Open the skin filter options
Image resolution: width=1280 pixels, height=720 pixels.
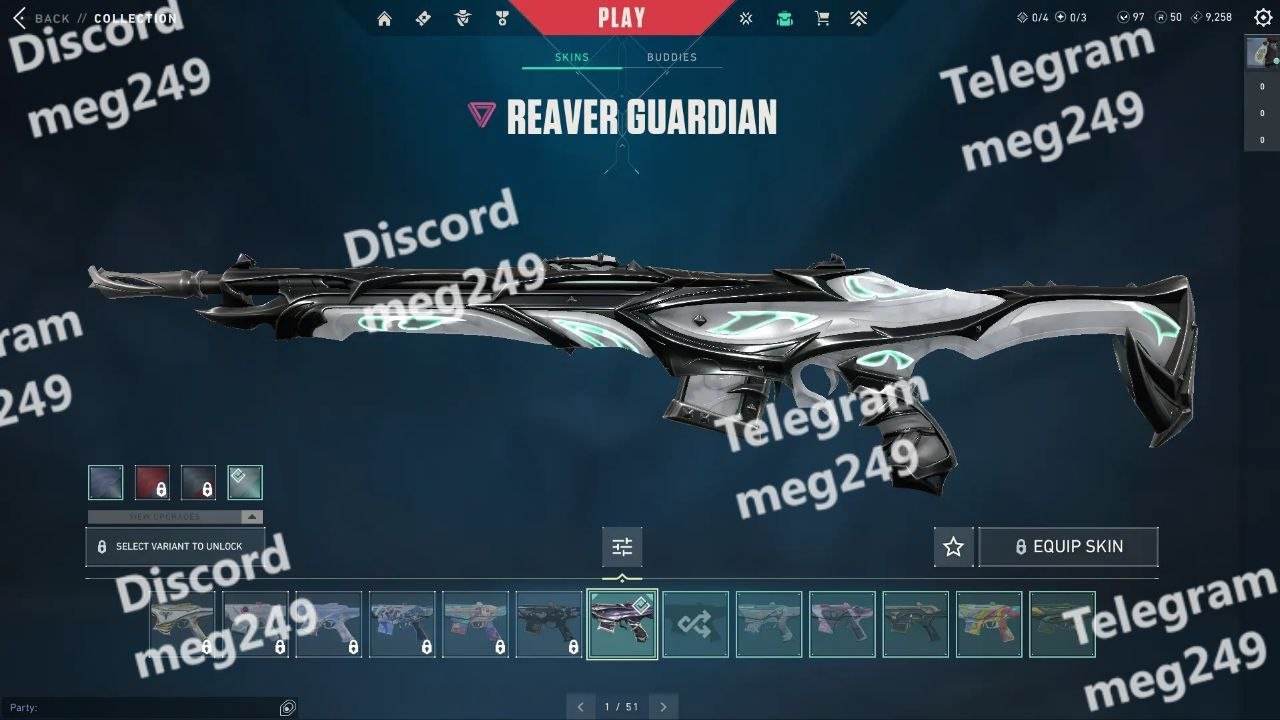click(x=622, y=547)
